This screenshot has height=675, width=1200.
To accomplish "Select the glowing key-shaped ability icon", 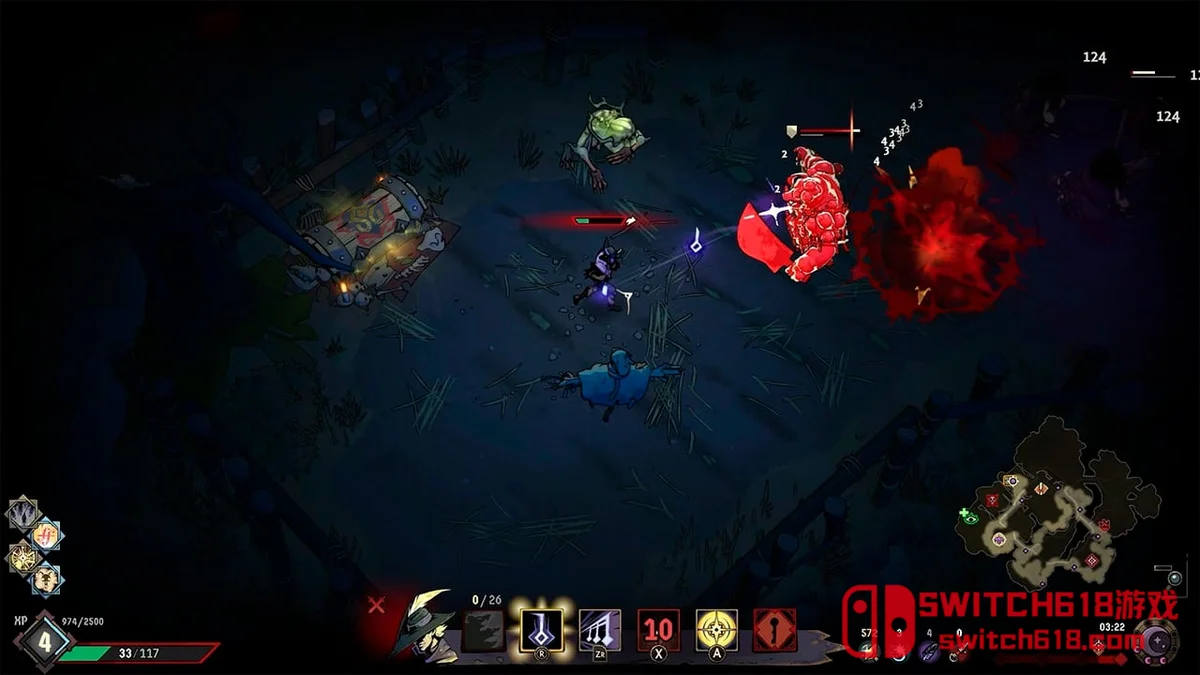I will point(541,630).
